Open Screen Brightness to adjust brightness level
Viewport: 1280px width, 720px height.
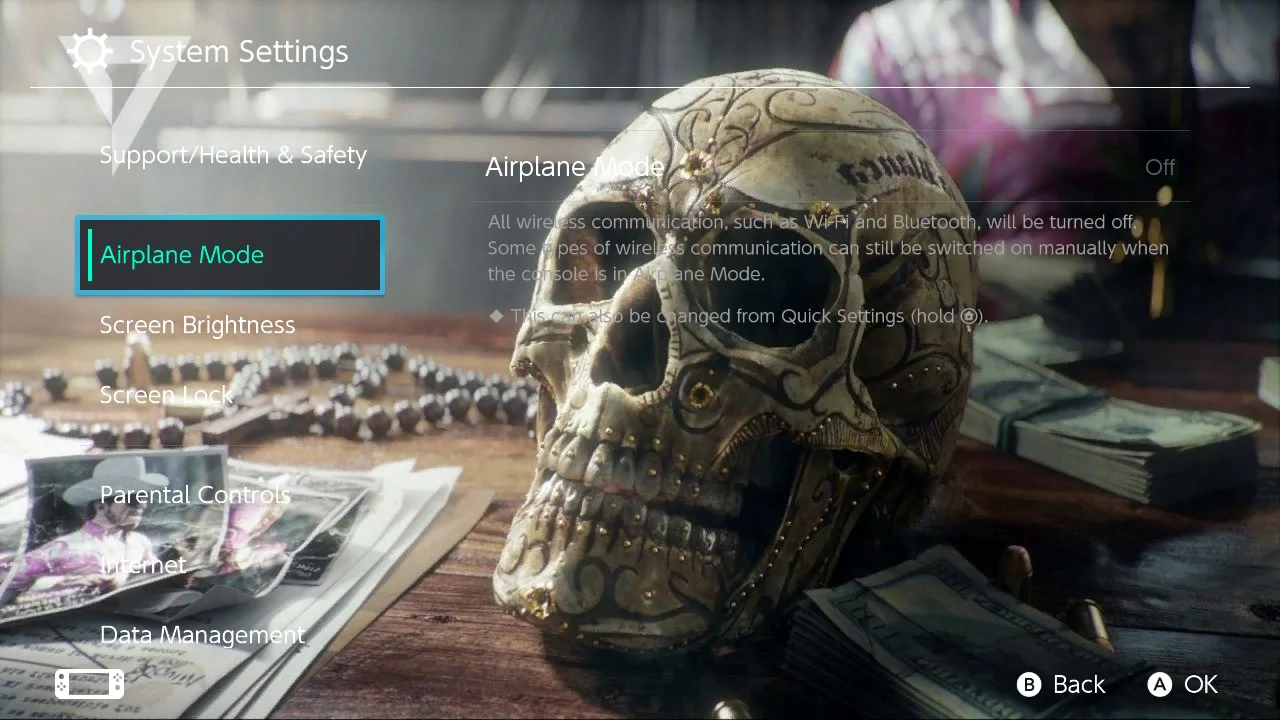(197, 325)
